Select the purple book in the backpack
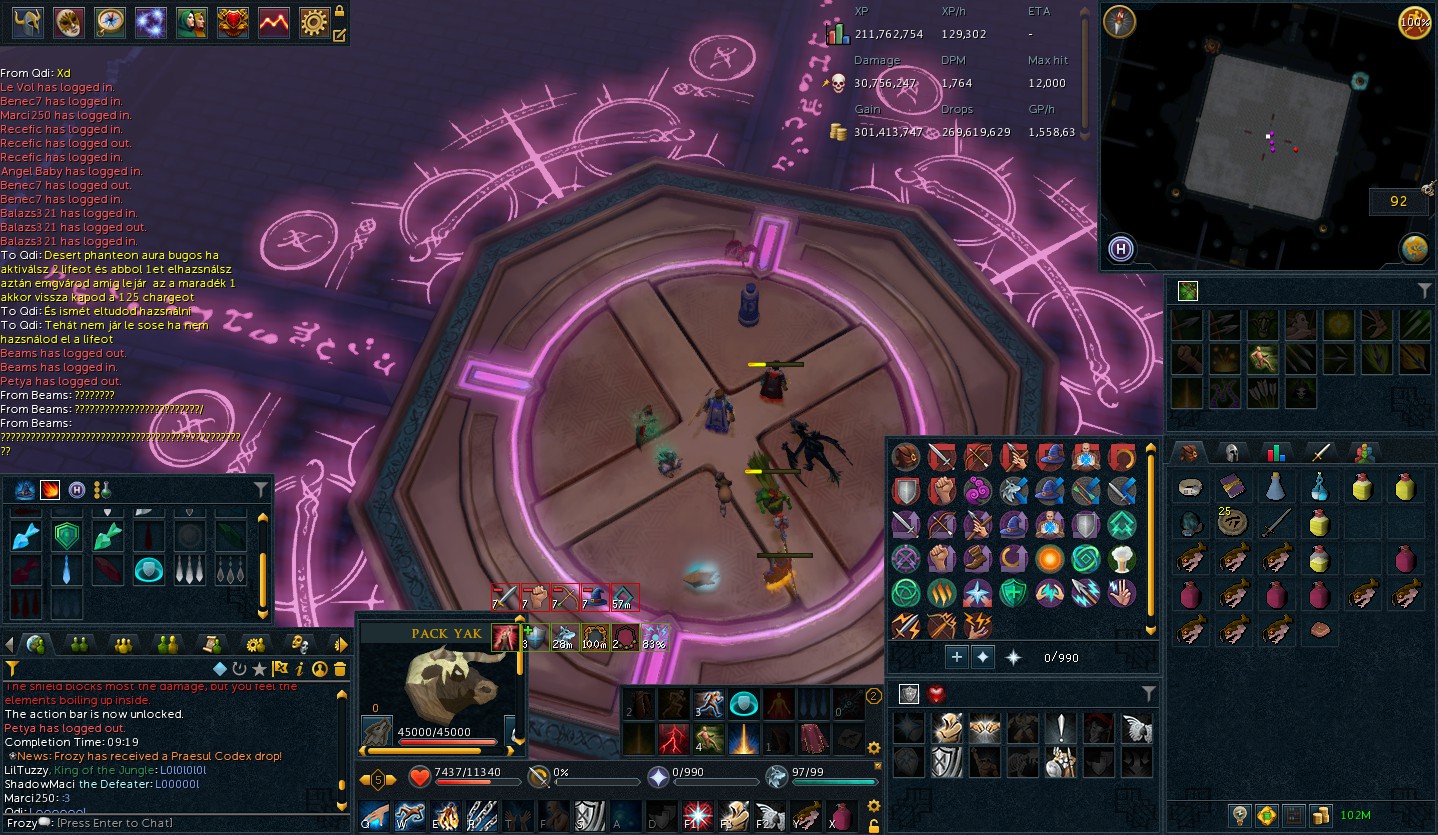The height and width of the screenshot is (835, 1438). click(x=1232, y=488)
